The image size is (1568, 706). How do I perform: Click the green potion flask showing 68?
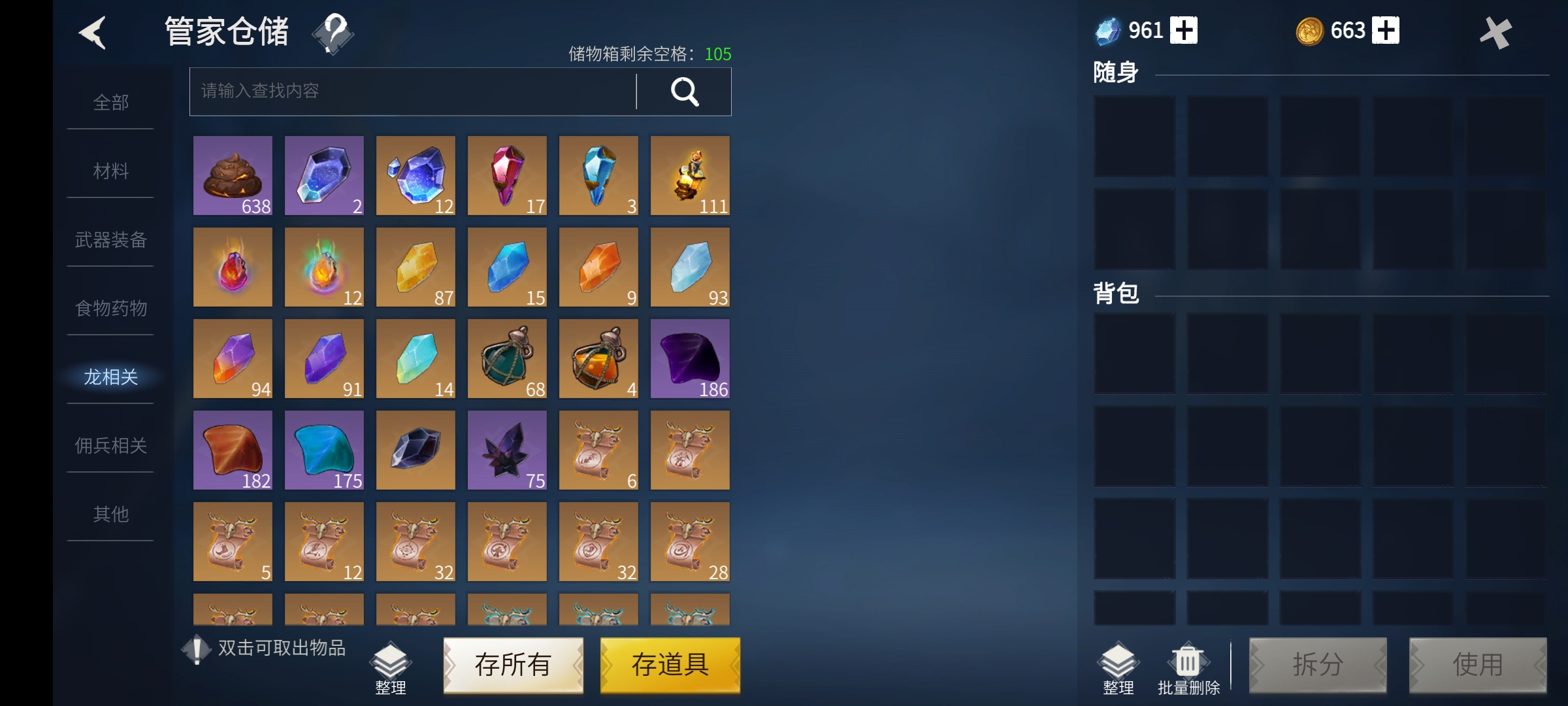(507, 358)
